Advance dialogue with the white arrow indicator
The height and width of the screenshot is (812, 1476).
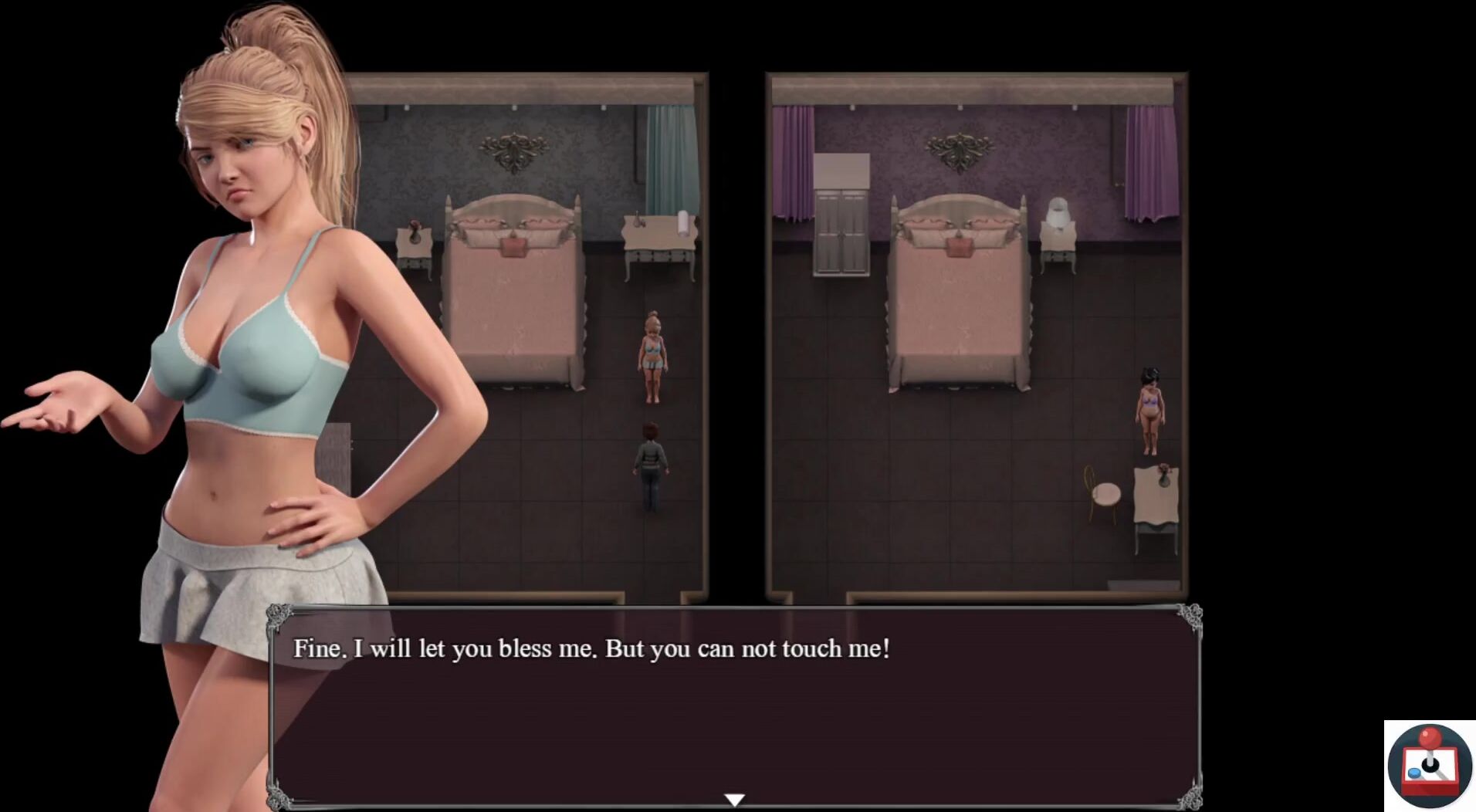734,800
